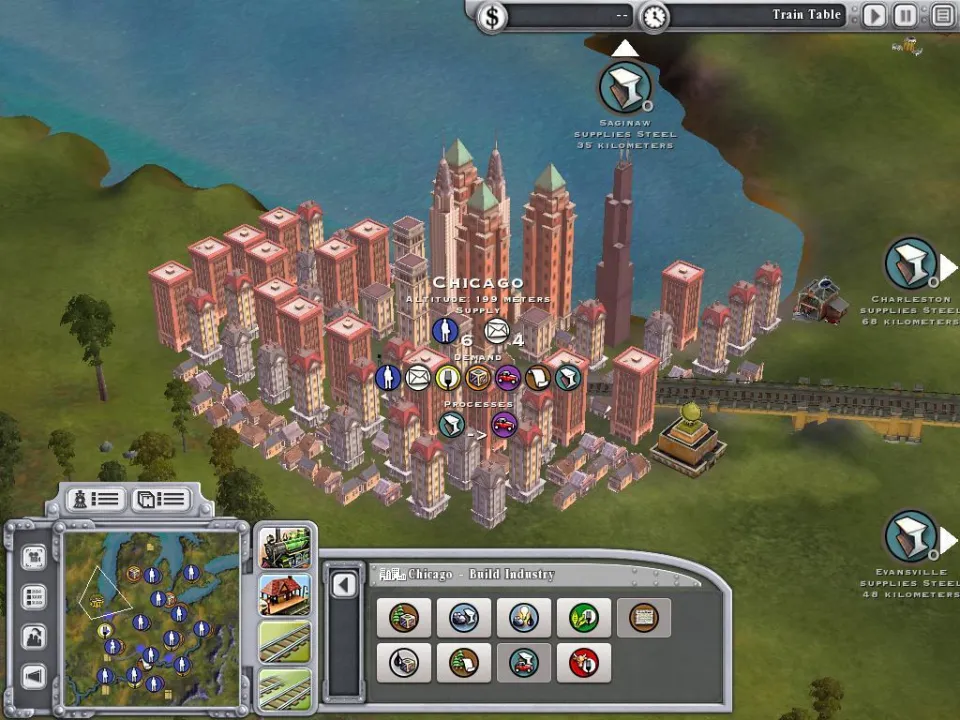Click the megaphone button beside minimap
Viewport: 960px width, 720px height.
tap(34, 675)
